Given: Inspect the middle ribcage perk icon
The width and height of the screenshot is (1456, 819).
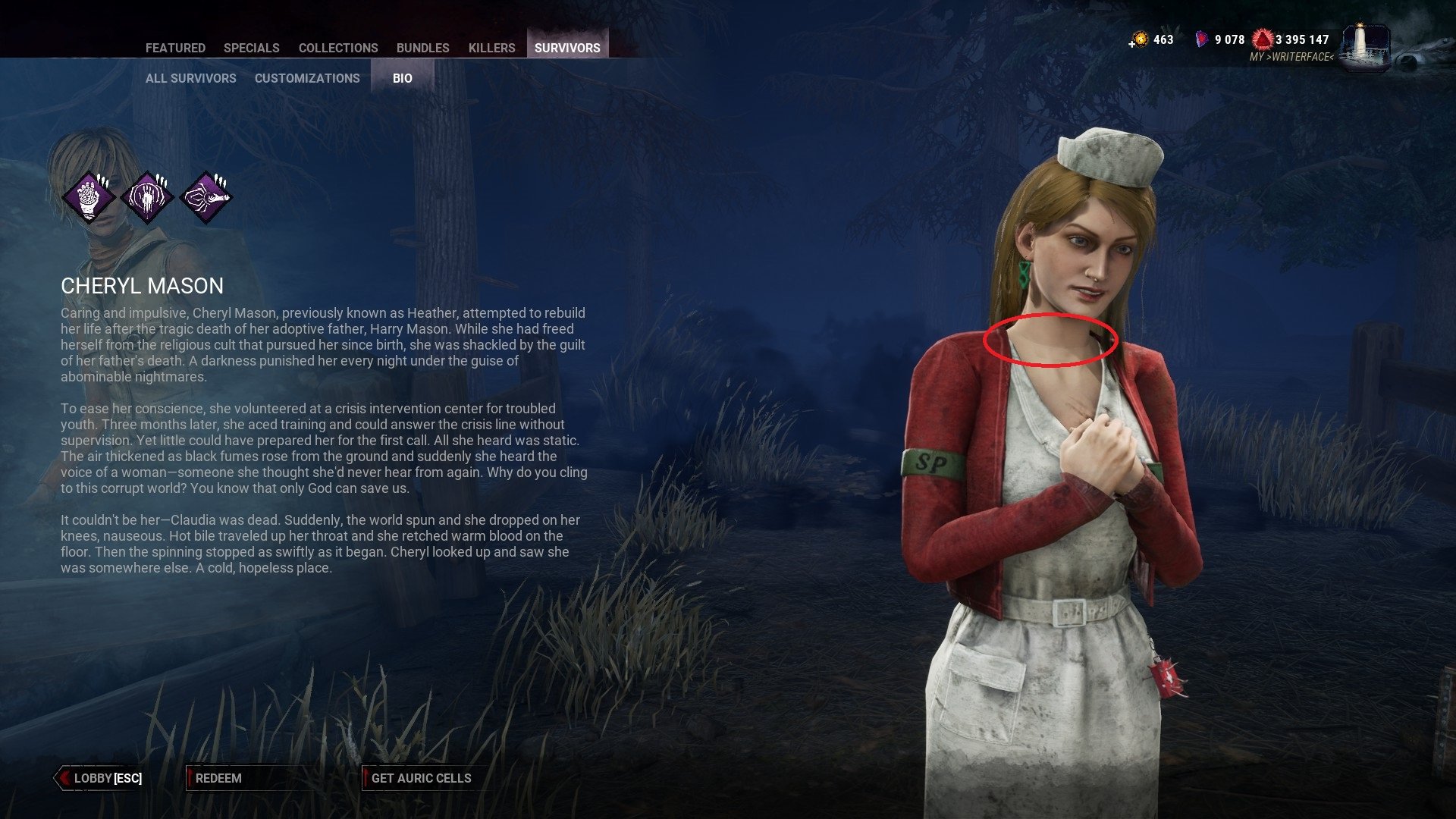Looking at the screenshot, I should (x=147, y=198).
